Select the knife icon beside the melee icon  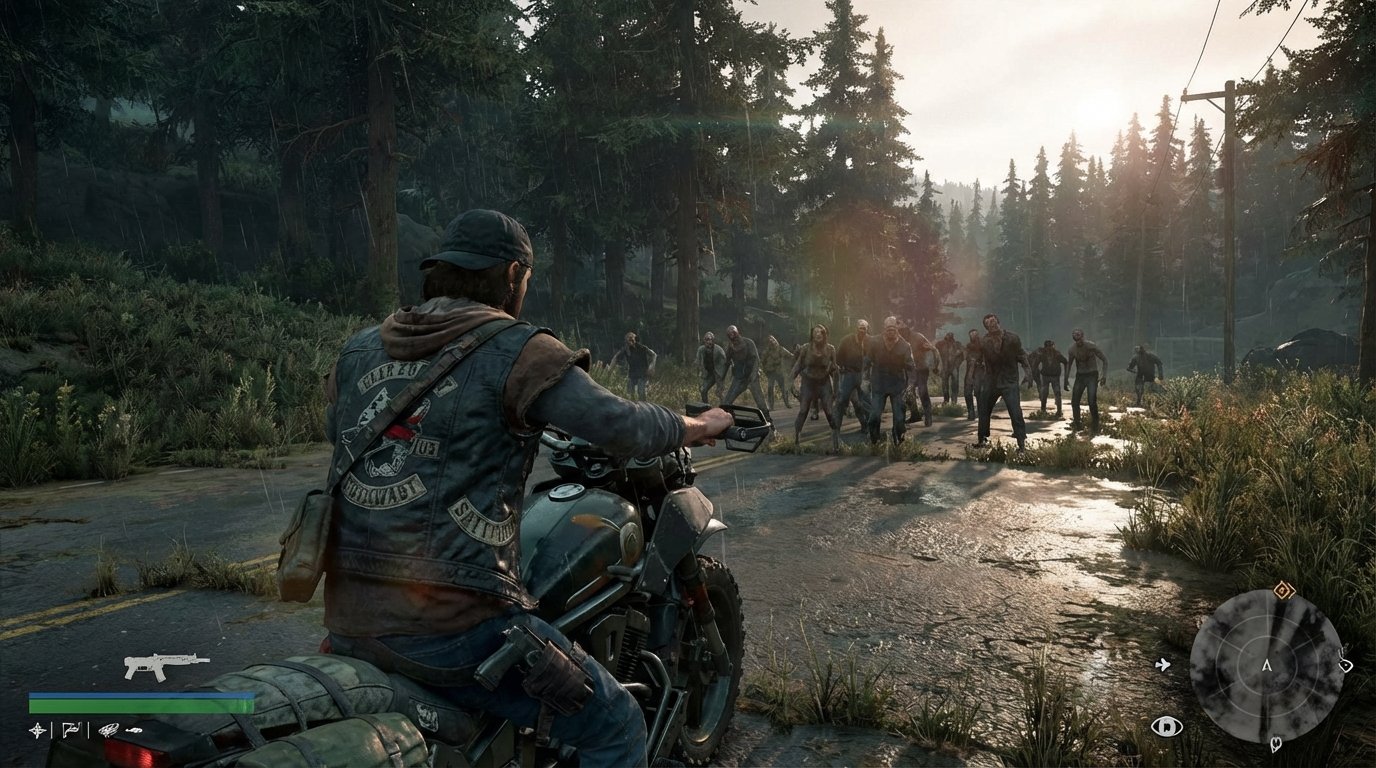134,731
